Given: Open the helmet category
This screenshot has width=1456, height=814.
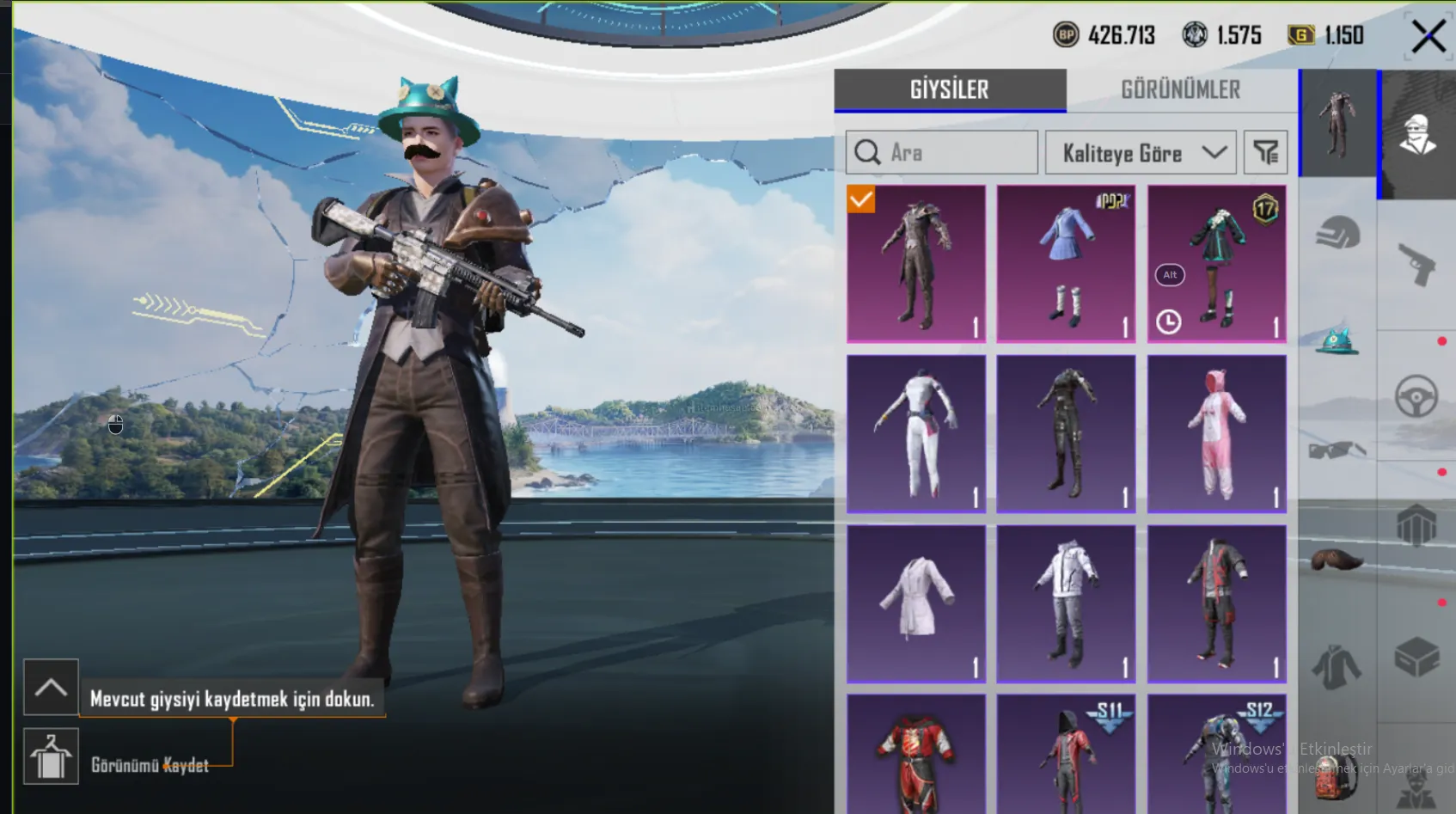Looking at the screenshot, I should 1337,232.
